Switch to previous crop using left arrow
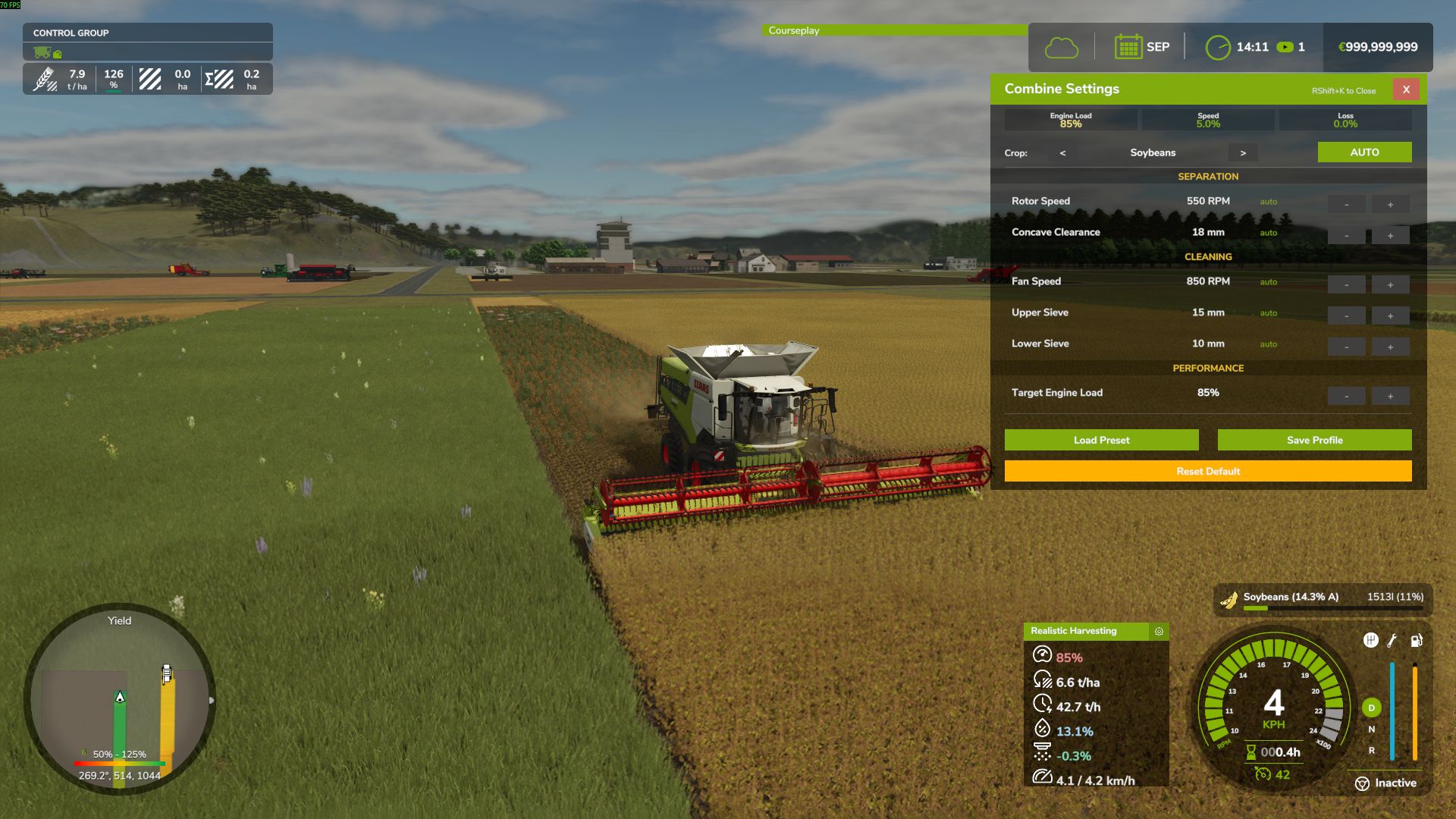 [1062, 153]
